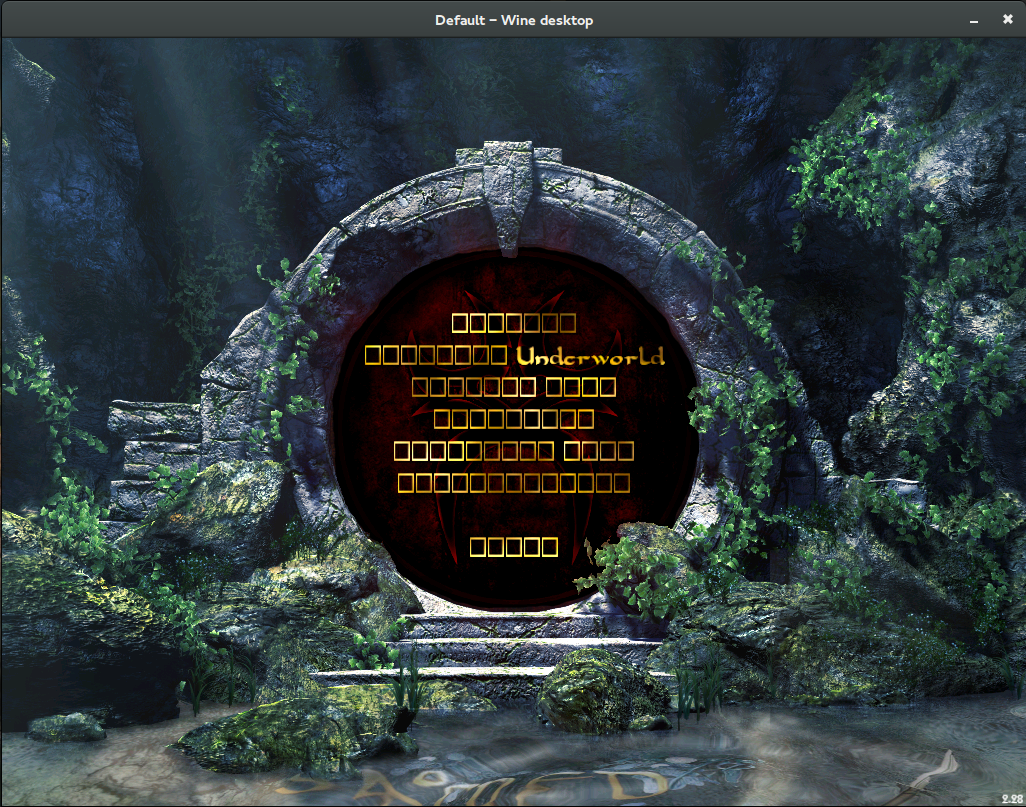
Task: Close the Wine desktop window
Action: tap(1007, 19)
